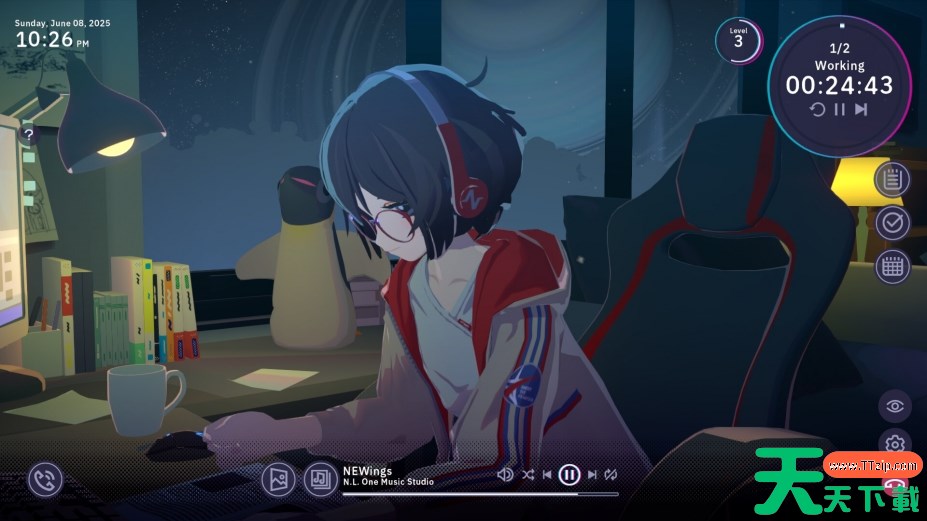Toggle shuffle mode for the music

tap(528, 475)
